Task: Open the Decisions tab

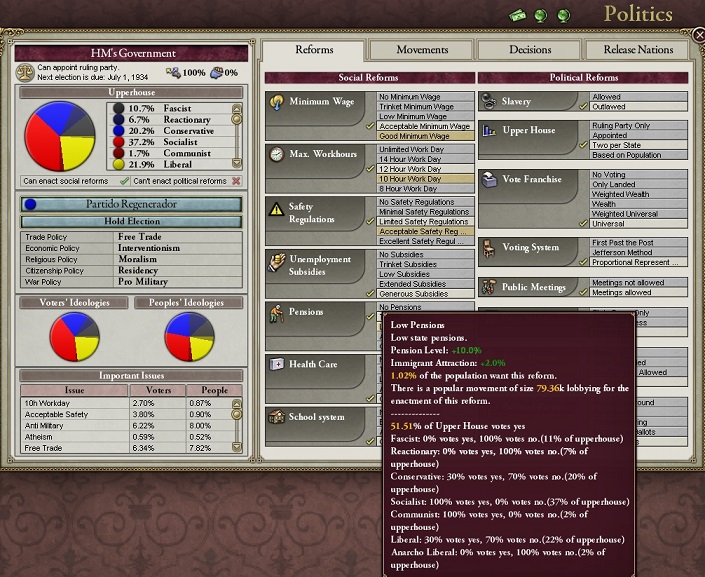Action: tap(529, 50)
